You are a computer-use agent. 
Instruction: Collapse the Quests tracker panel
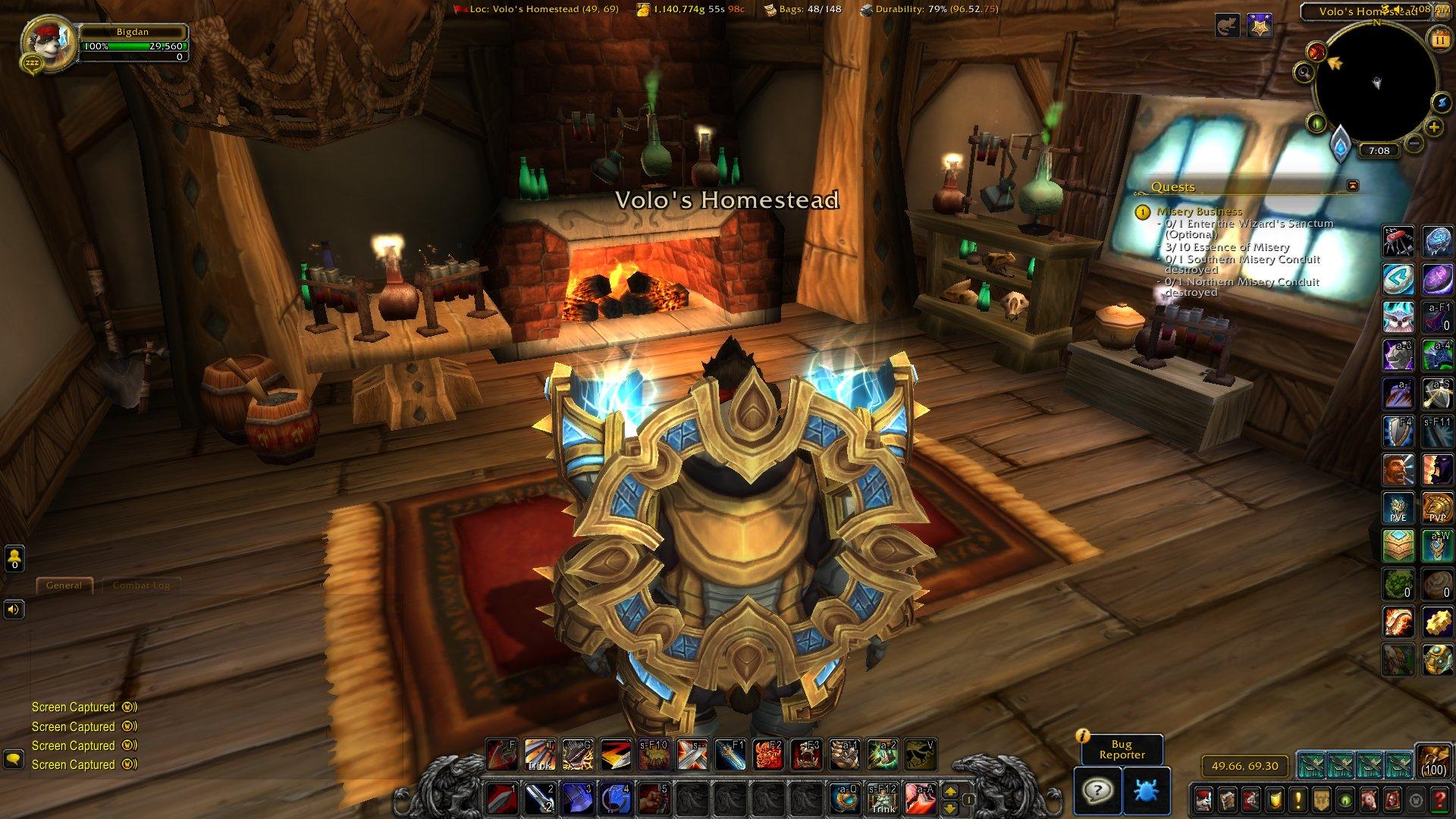tap(1352, 186)
